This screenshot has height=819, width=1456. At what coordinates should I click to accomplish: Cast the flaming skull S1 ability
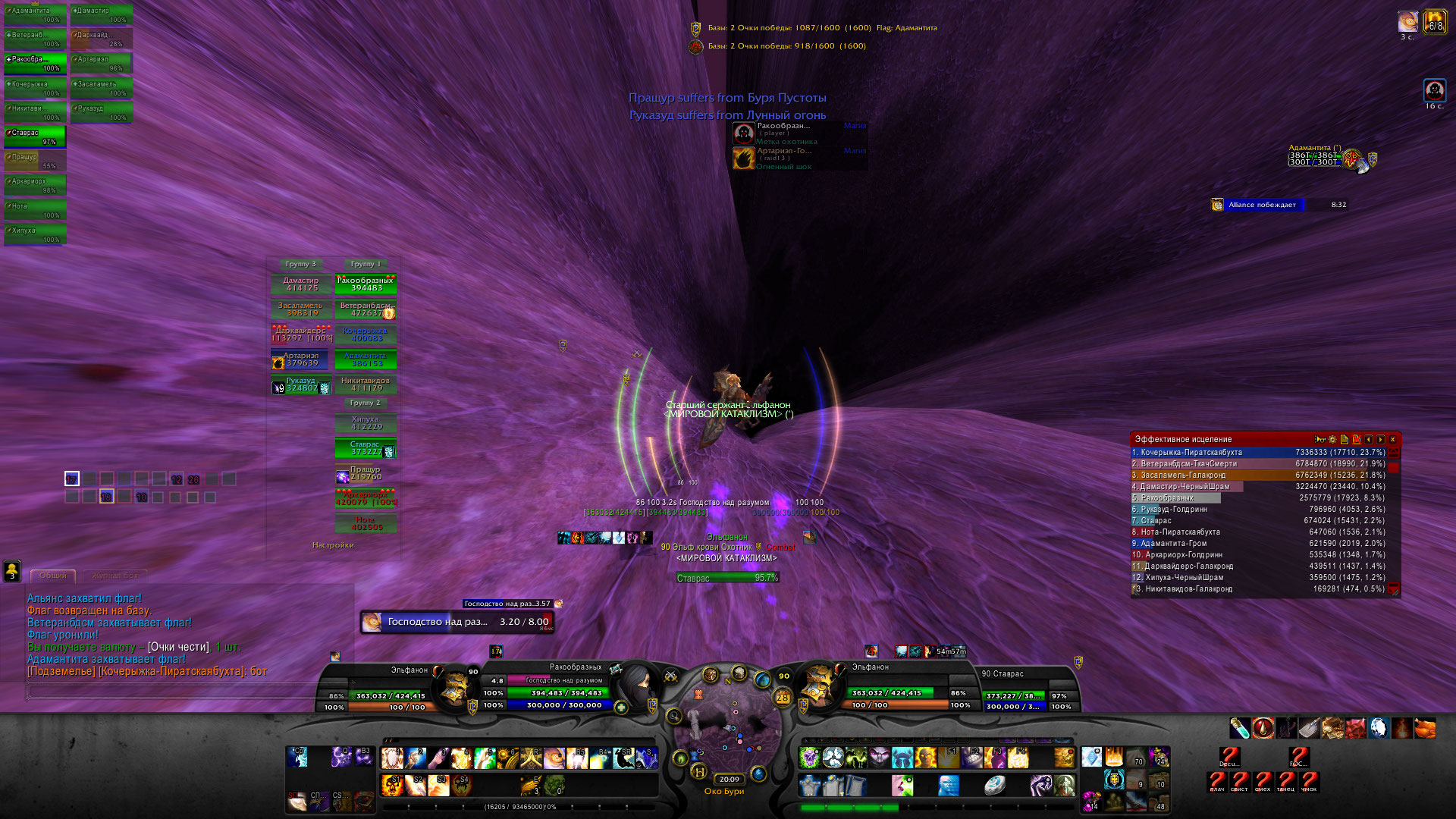pyautogui.click(x=393, y=785)
